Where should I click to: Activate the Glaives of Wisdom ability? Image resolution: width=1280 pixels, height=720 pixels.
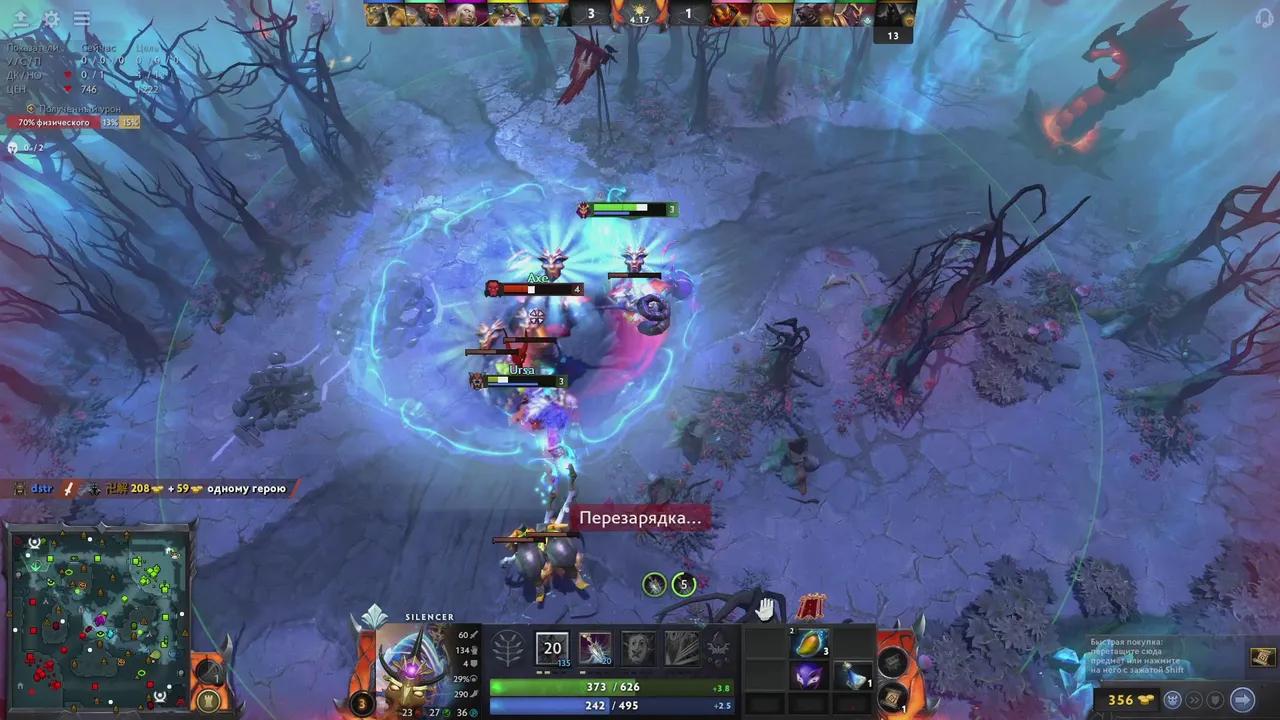point(595,648)
